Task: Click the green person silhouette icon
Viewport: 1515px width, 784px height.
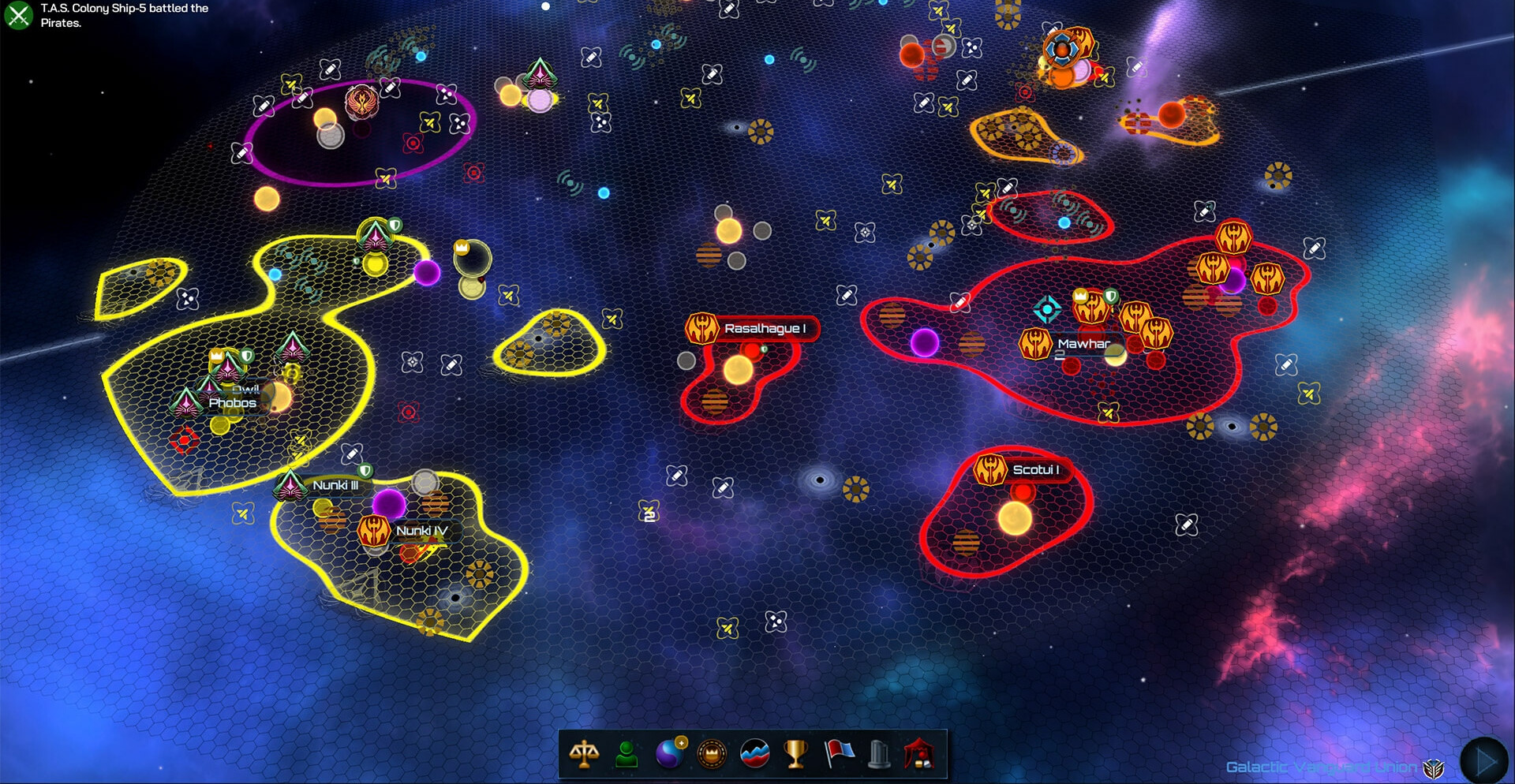Action: (627, 754)
